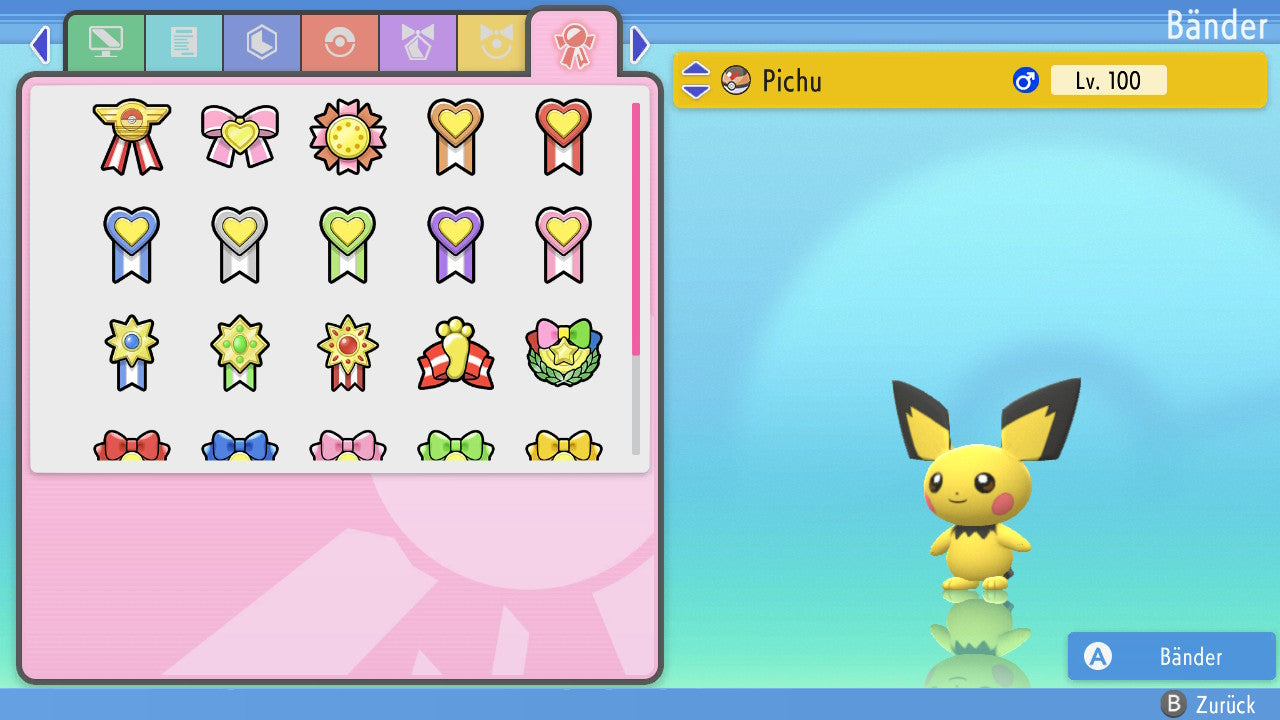This screenshot has height=720, width=1280.
Task: Click the right arrow beside the tabs
Action: pyautogui.click(x=640, y=44)
